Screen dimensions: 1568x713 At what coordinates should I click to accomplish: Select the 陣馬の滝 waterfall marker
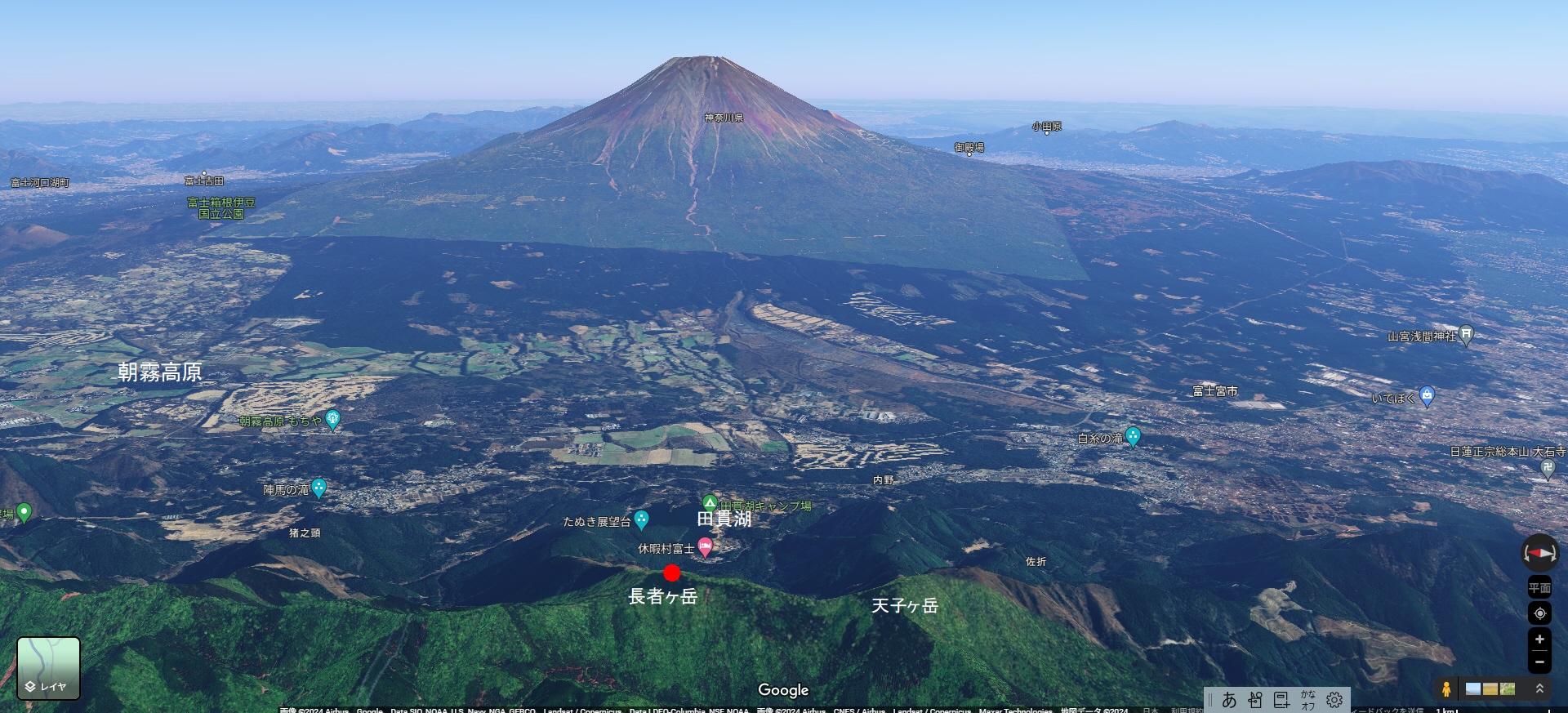click(x=319, y=488)
